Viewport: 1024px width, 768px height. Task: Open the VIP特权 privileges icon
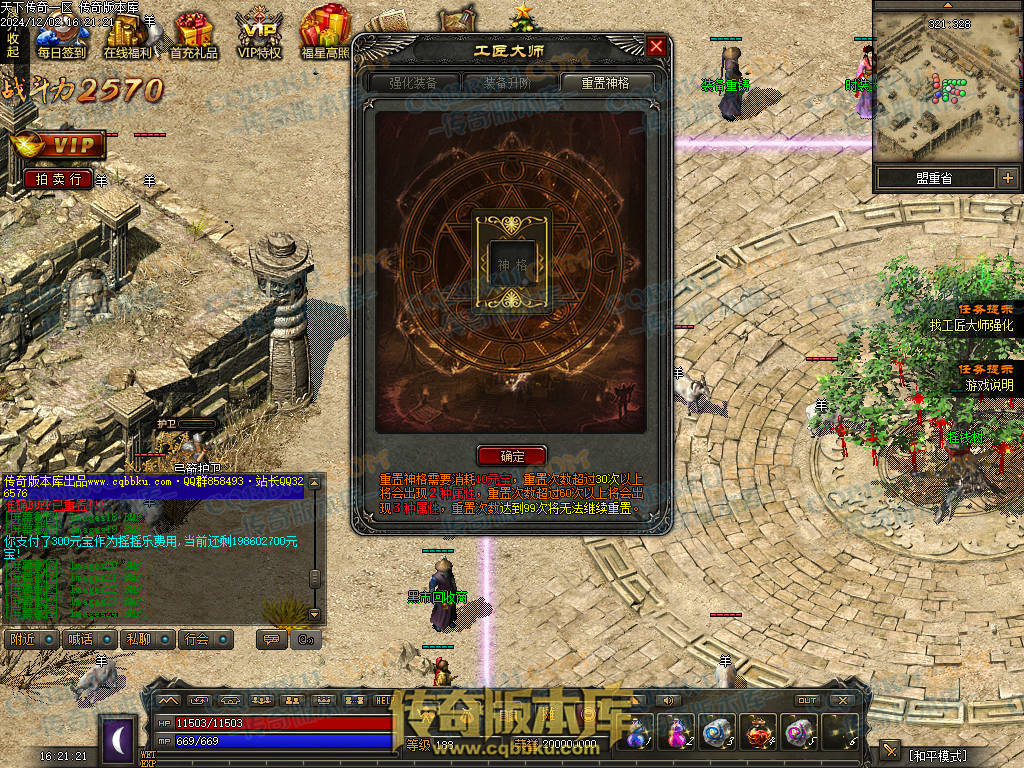coord(259,36)
